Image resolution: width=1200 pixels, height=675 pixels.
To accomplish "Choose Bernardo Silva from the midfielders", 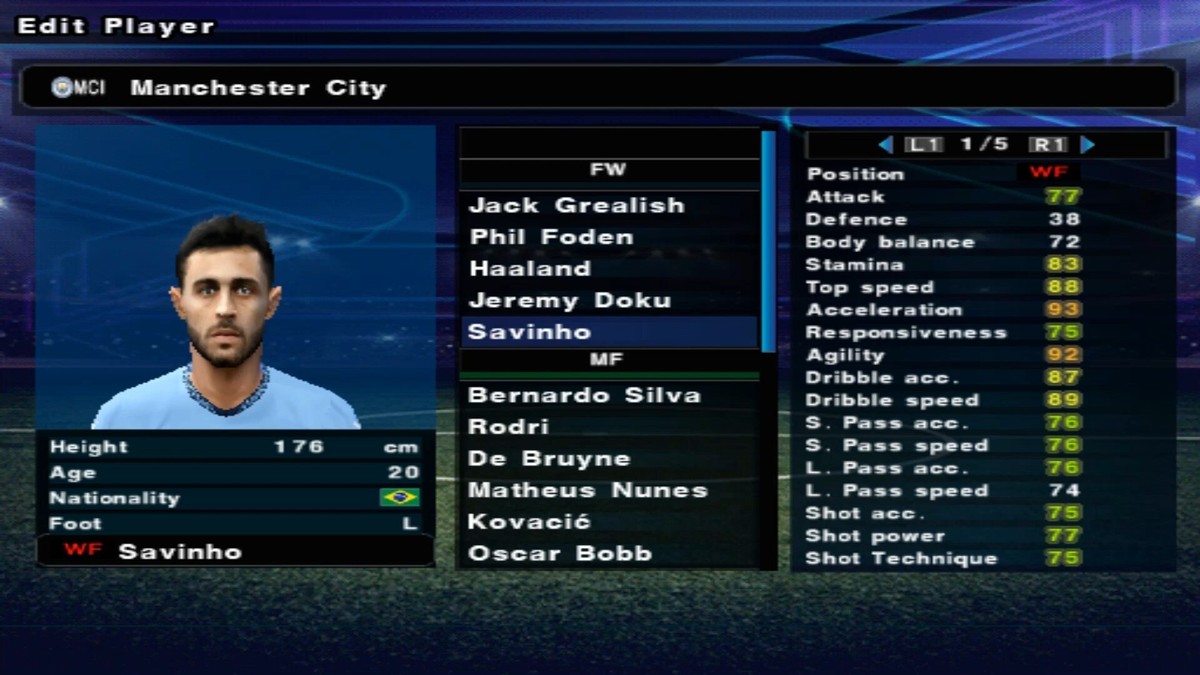I will tap(584, 395).
